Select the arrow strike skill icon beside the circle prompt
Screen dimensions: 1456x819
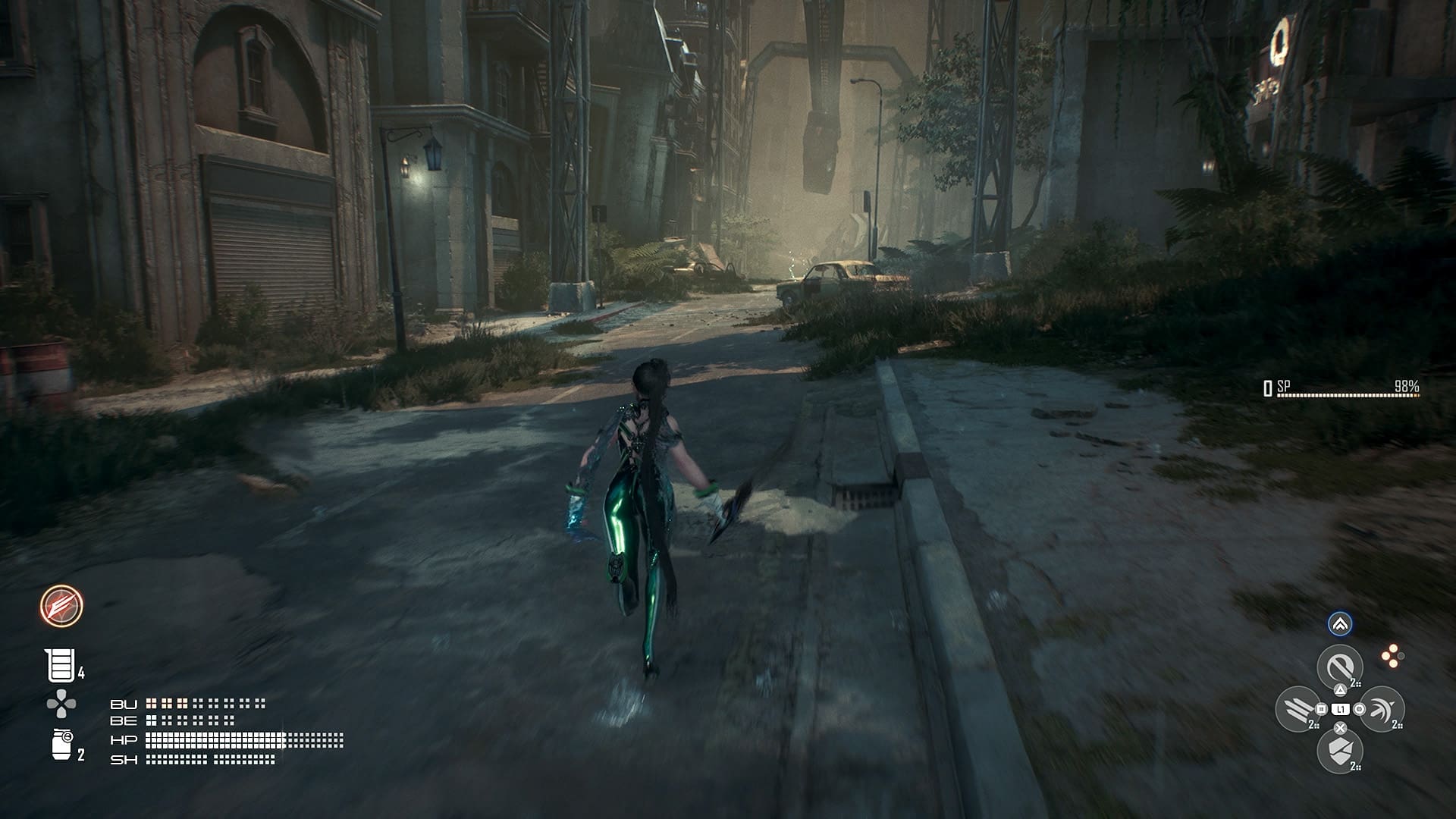click(1379, 709)
